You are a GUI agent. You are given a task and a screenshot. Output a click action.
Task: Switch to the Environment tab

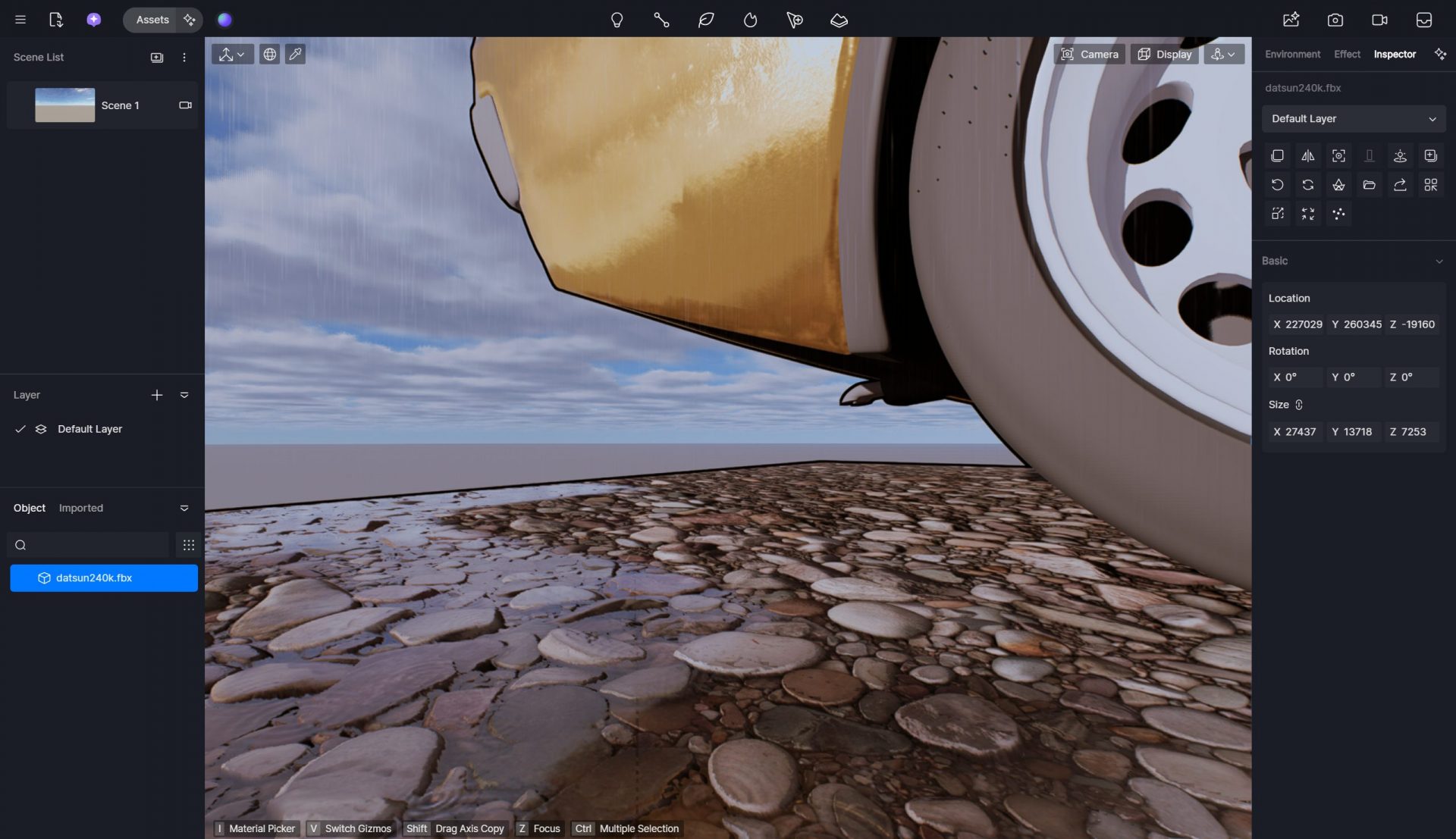tap(1292, 54)
